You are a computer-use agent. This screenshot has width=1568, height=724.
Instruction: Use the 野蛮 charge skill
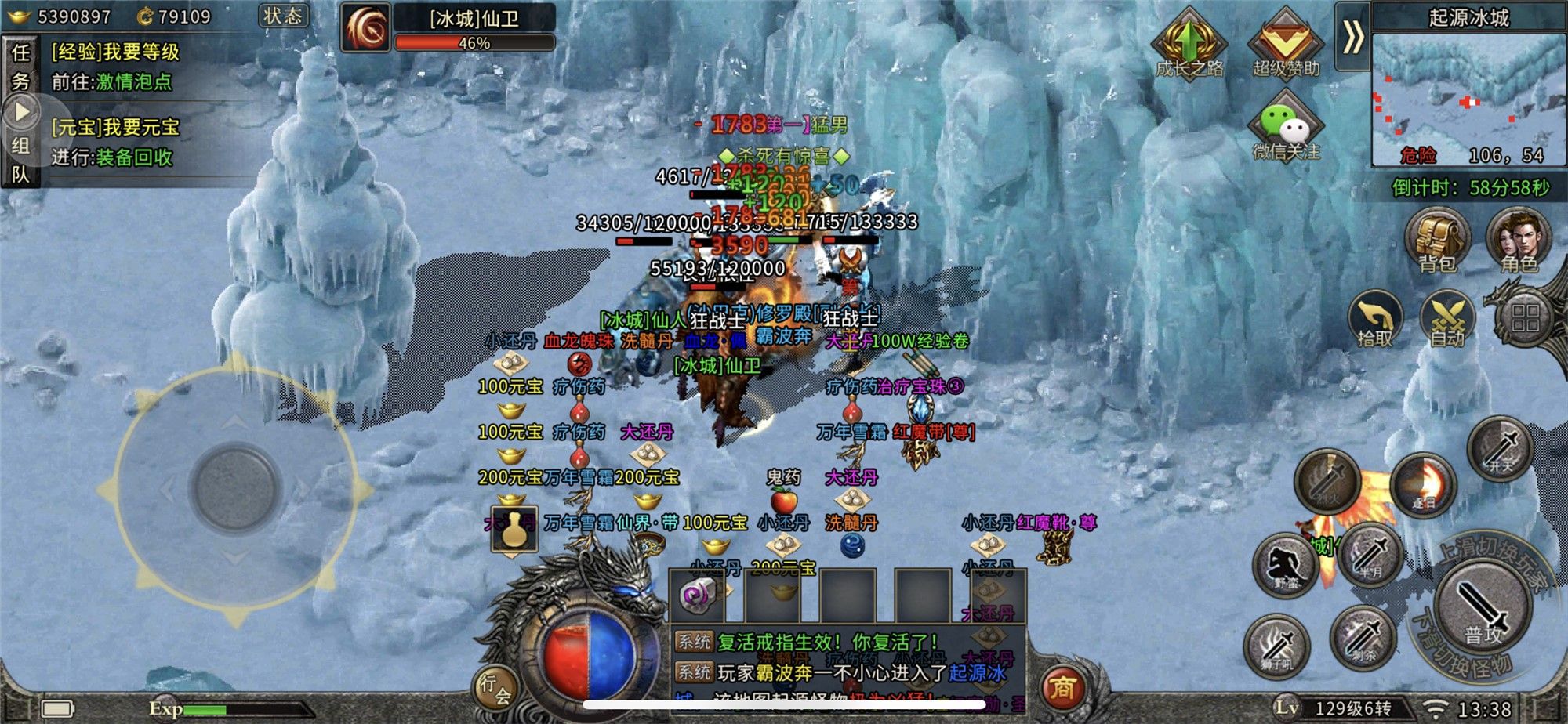click(1286, 566)
